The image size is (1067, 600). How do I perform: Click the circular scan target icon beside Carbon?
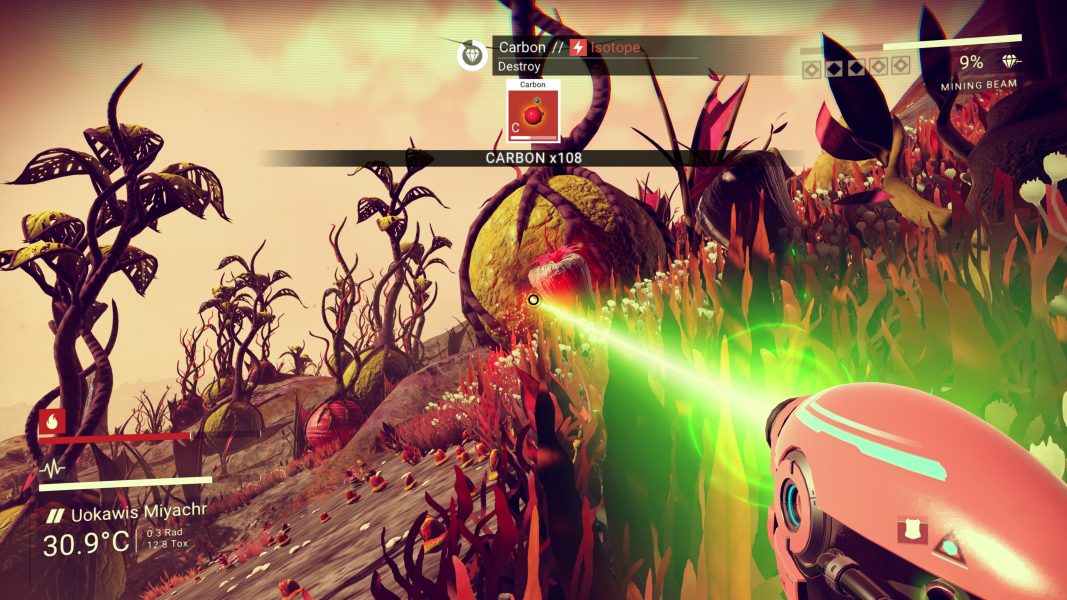(x=472, y=56)
